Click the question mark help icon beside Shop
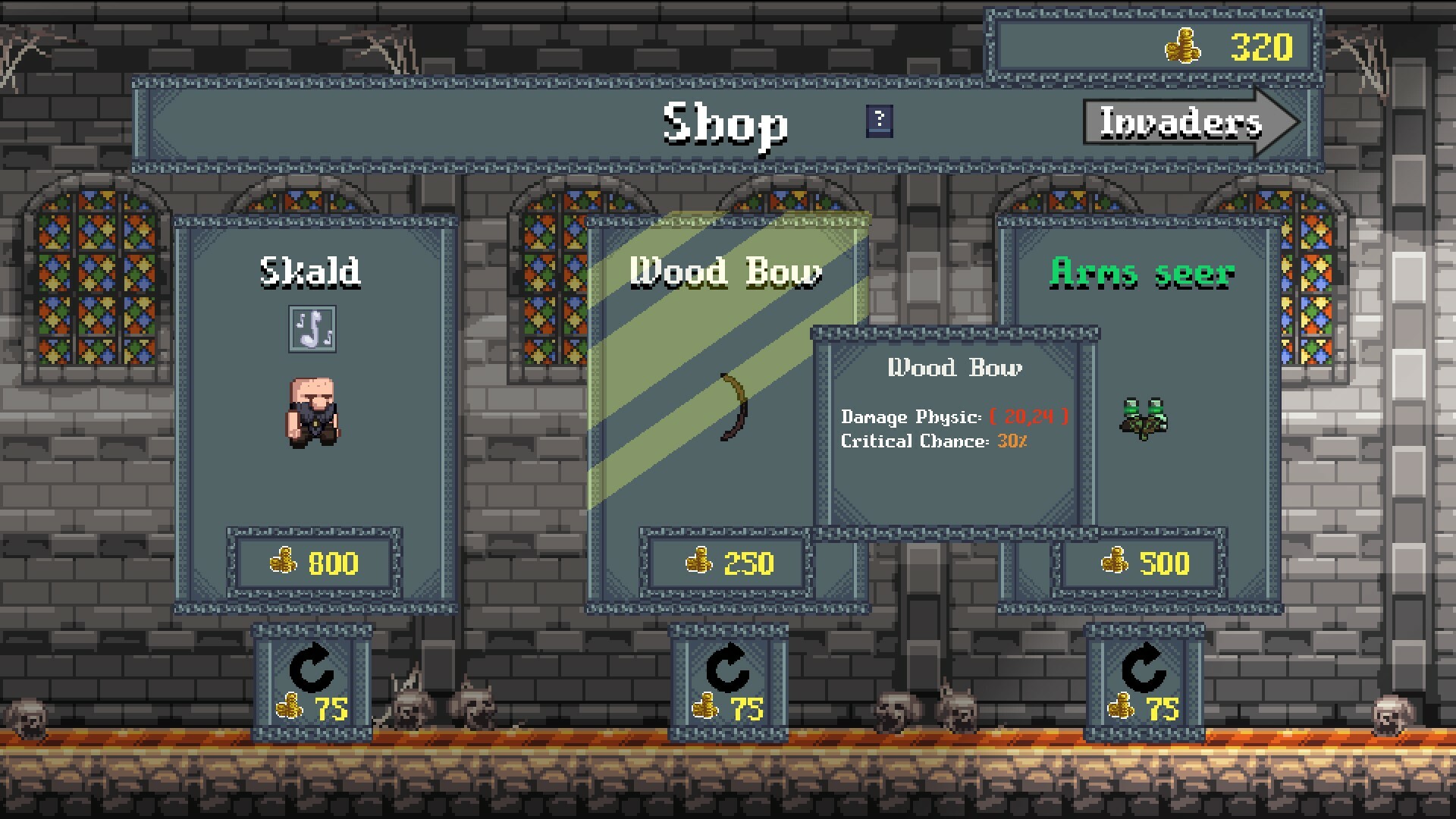 [x=879, y=120]
